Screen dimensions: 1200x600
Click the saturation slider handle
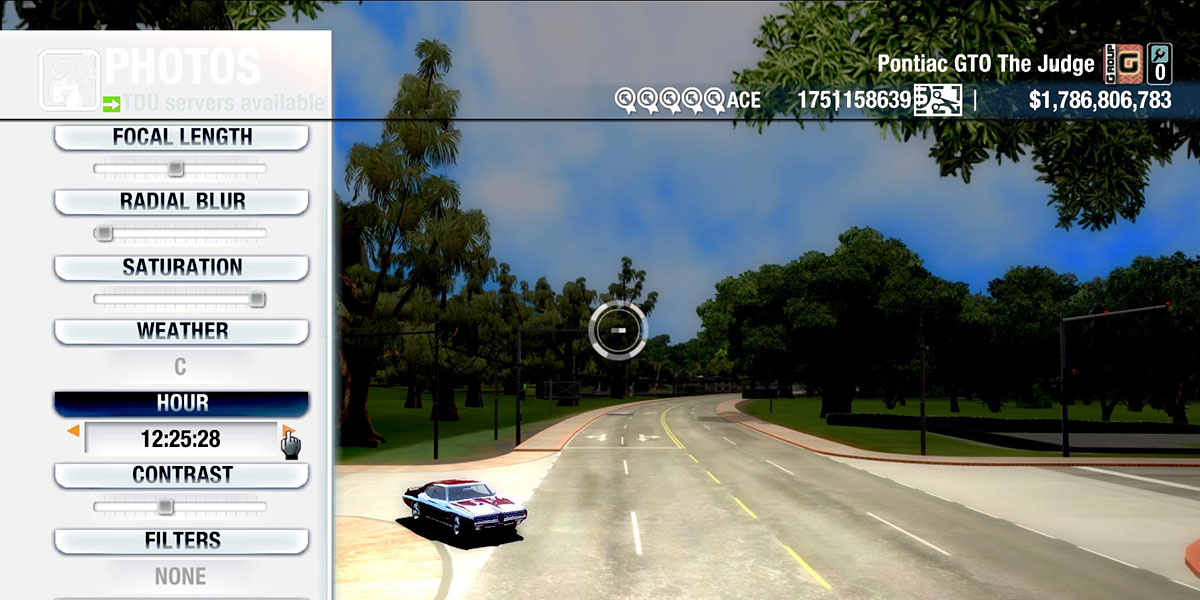[257, 299]
